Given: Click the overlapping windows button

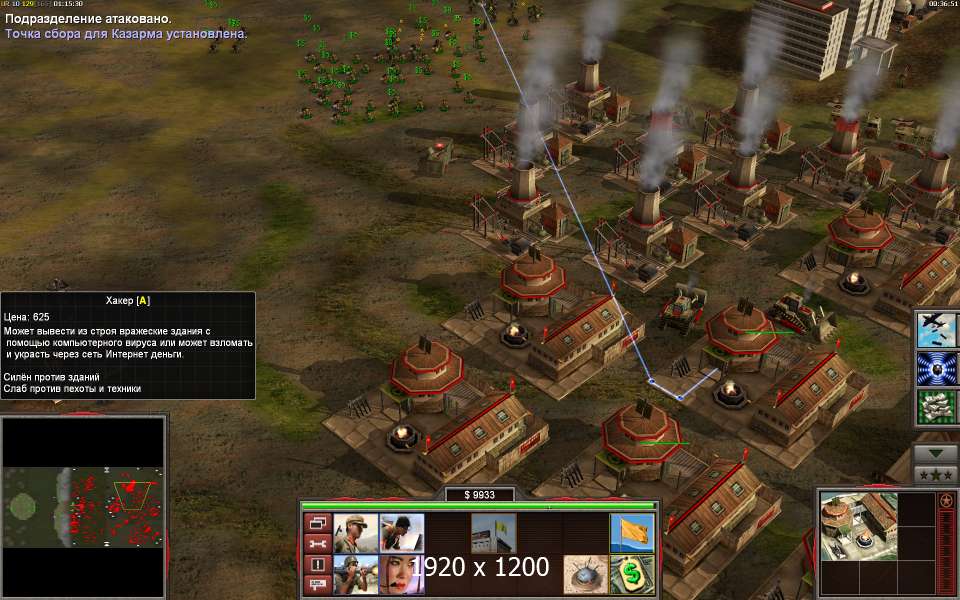Looking at the screenshot, I should 317,523.
